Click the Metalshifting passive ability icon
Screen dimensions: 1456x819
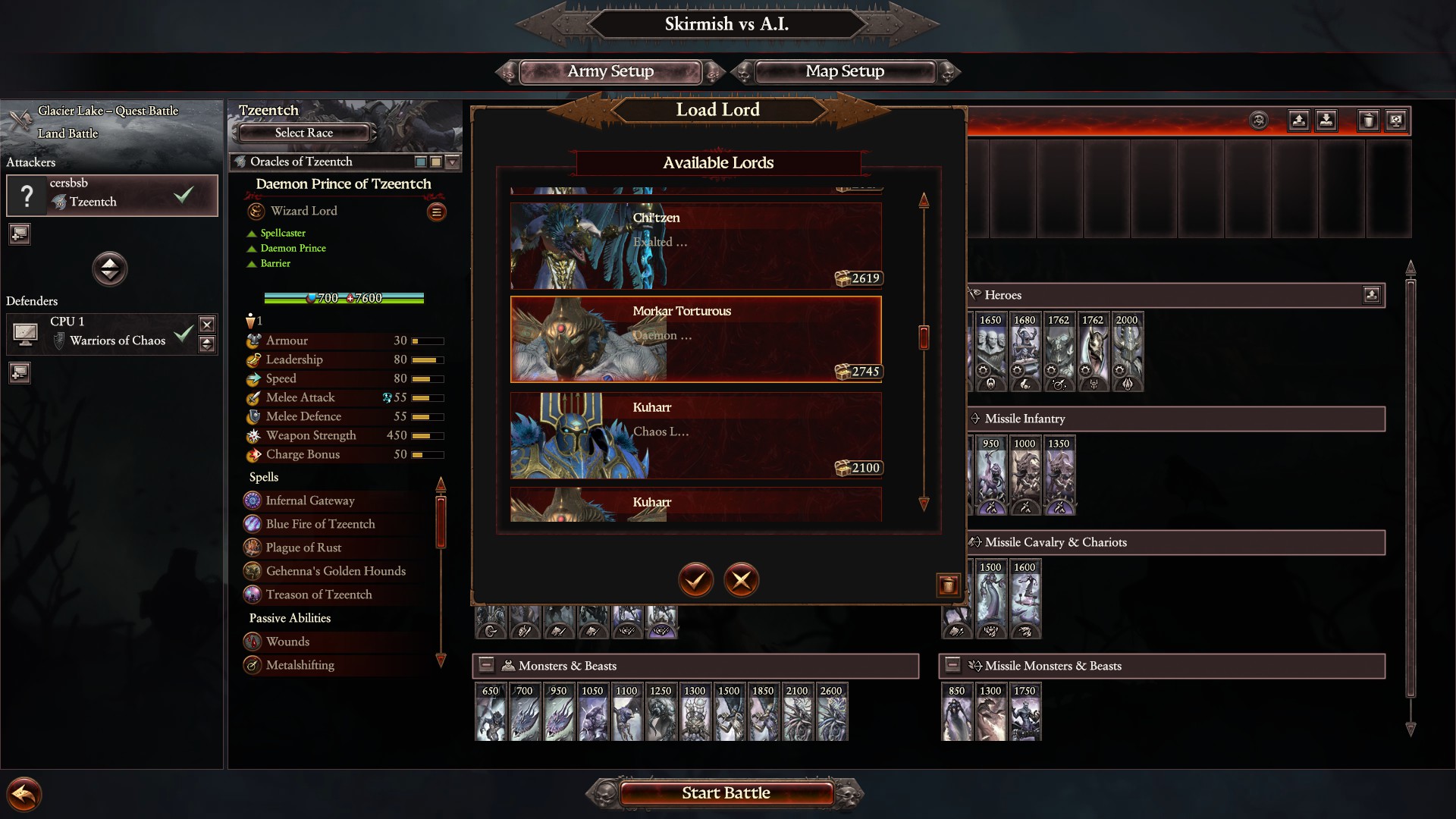[x=253, y=665]
